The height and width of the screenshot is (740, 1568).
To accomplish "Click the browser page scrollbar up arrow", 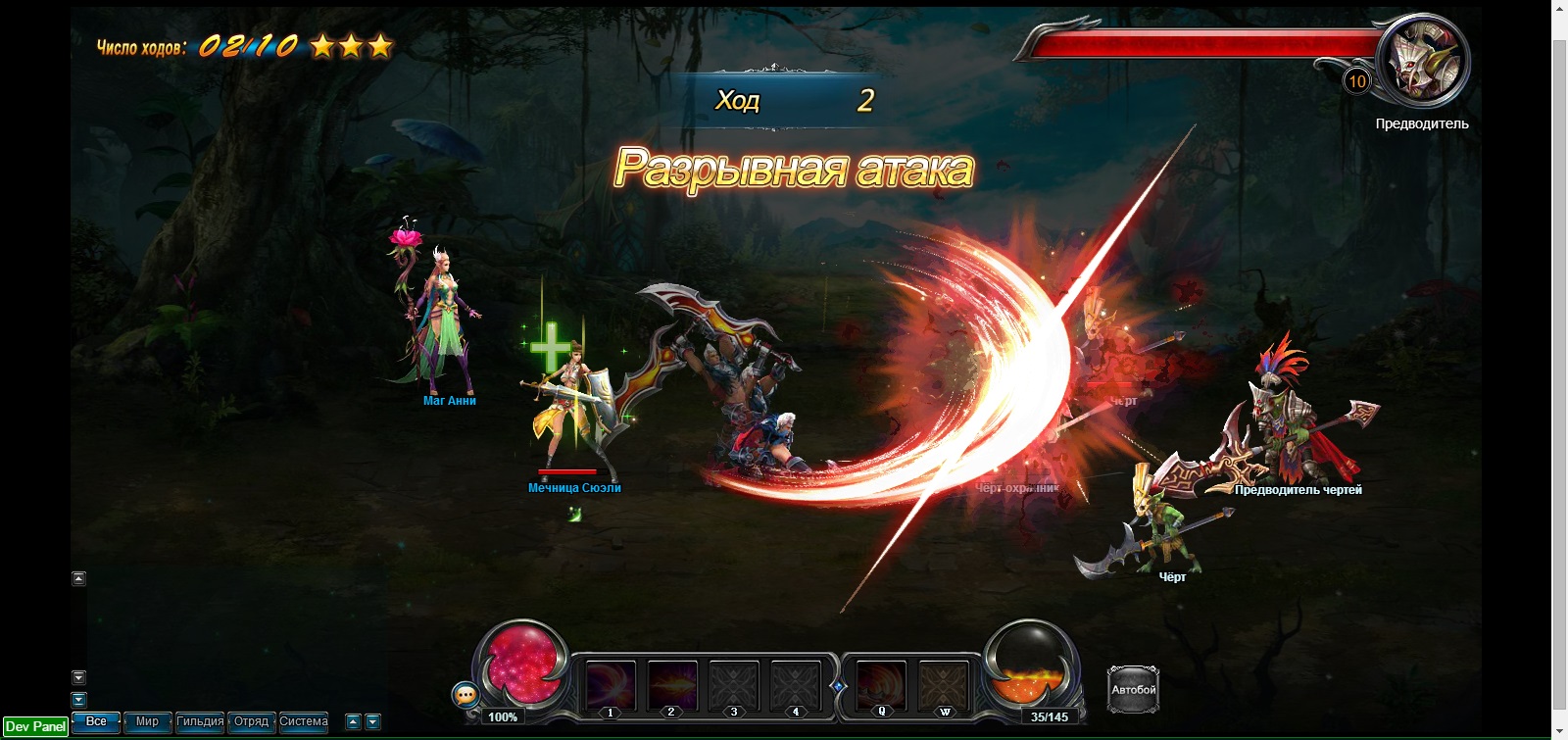I will click(x=1559, y=8).
